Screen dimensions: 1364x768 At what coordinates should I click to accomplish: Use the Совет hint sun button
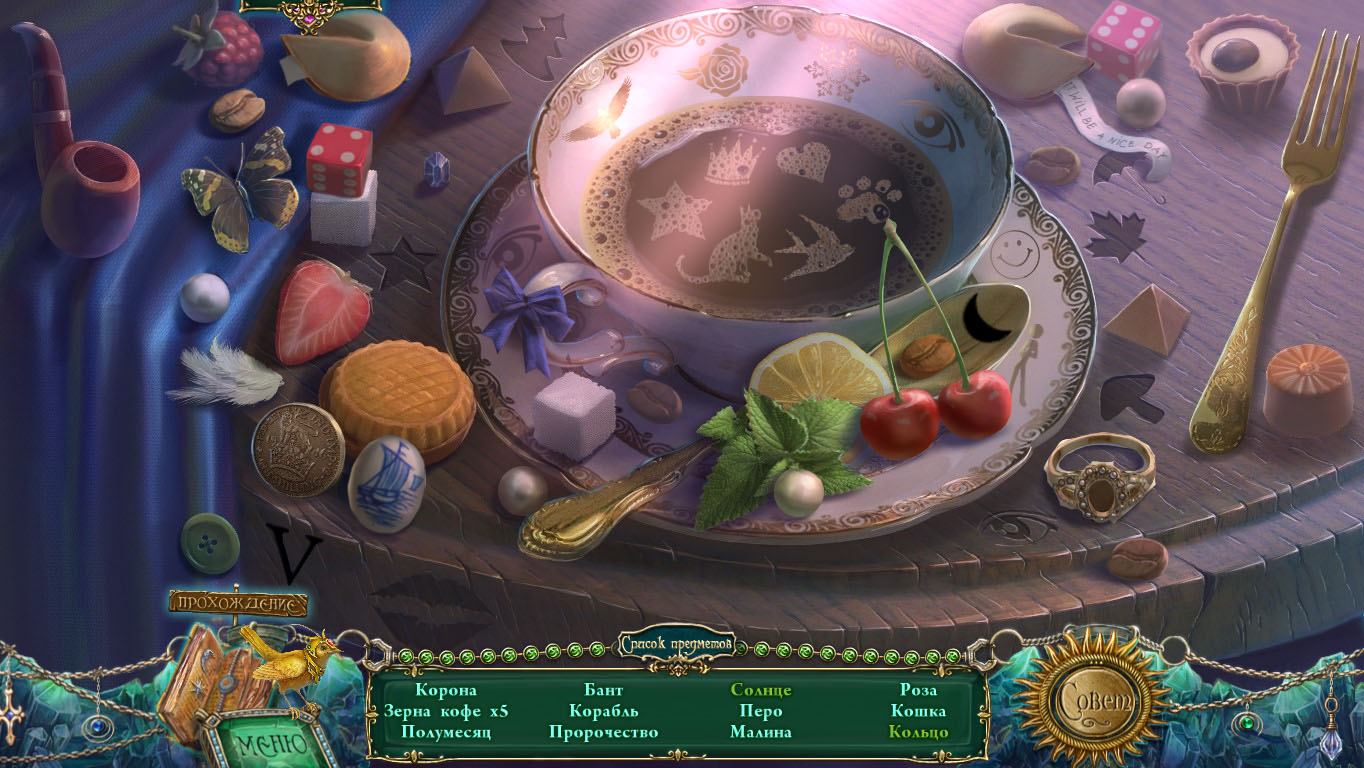pyautogui.click(x=1092, y=697)
